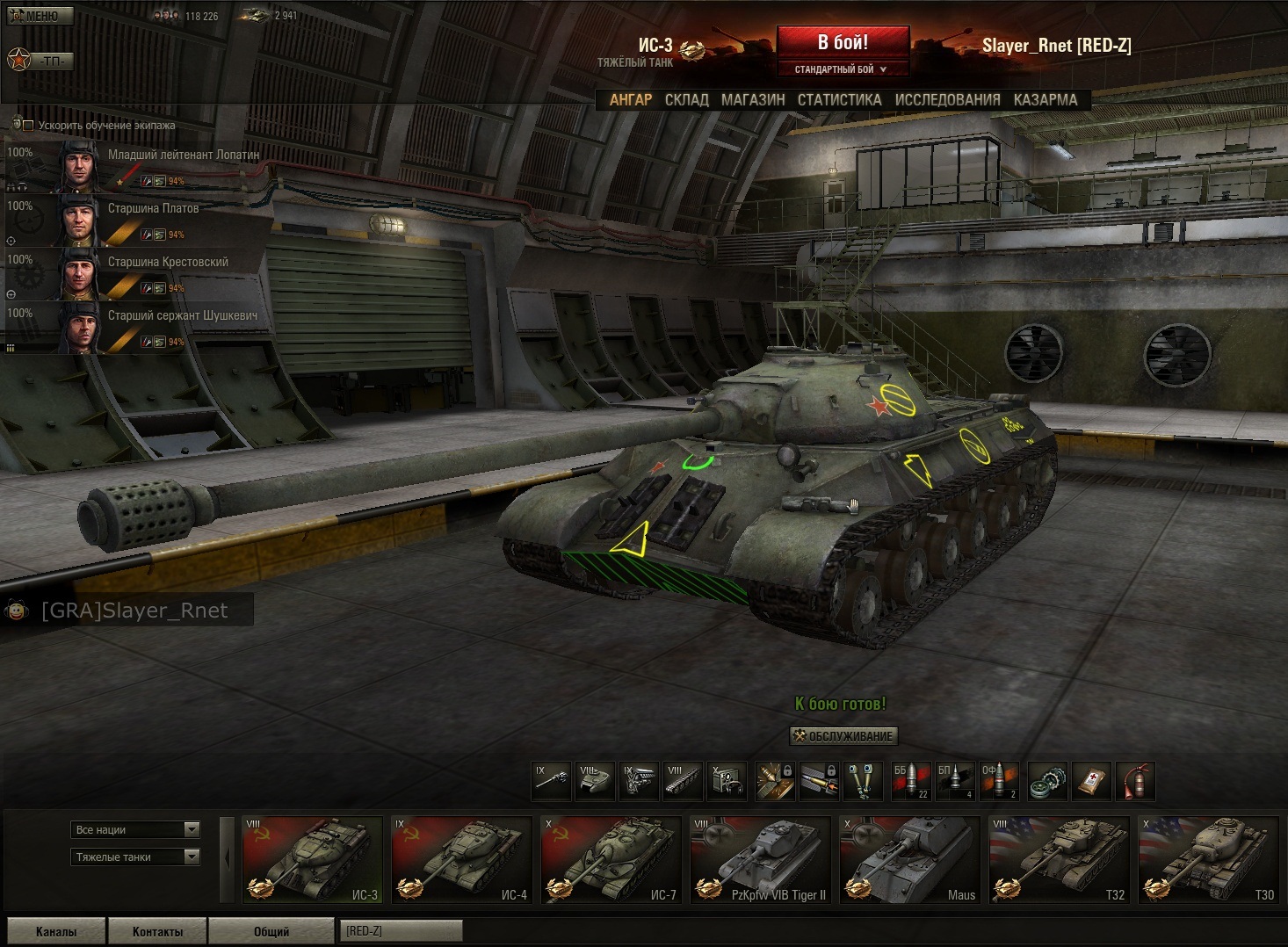Screen dimensions: 1288x947
Task: Open the Каналы chat channels button
Action: click(56, 931)
